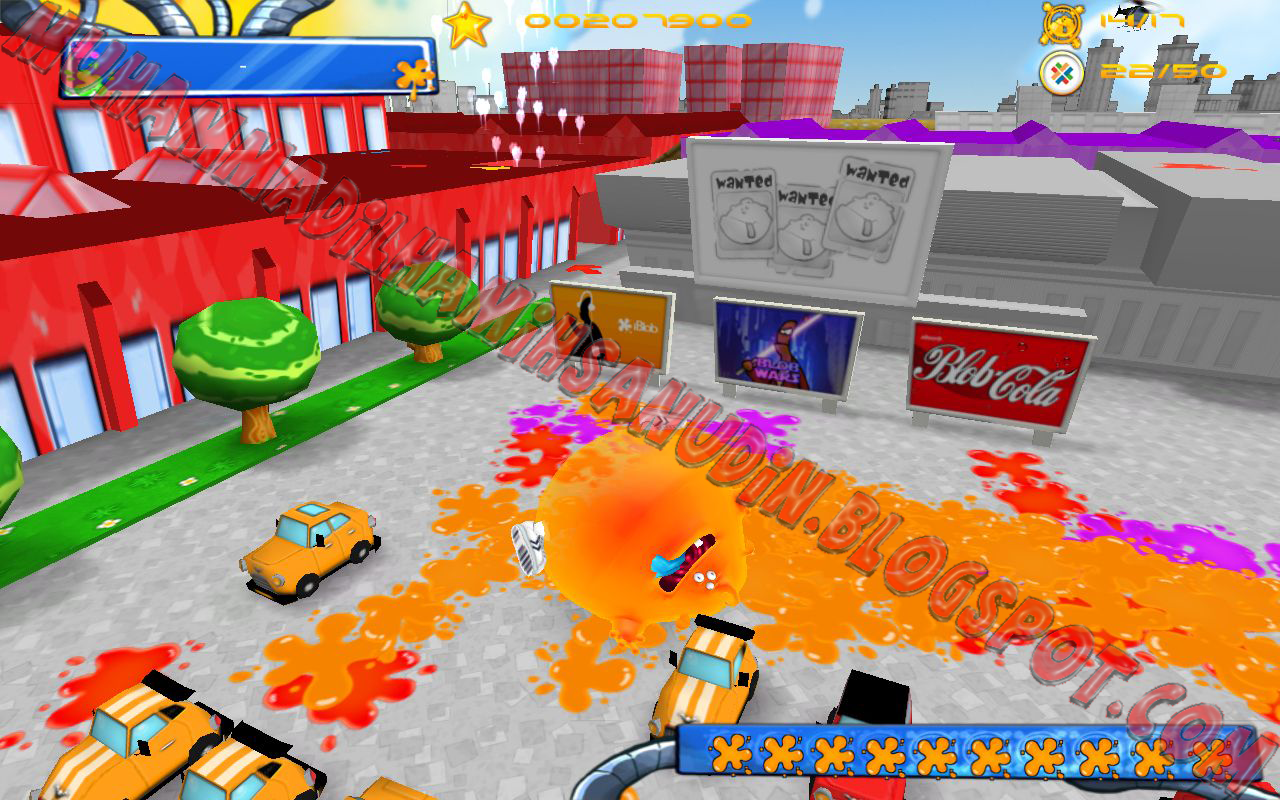Click the colorful pinwheel collectible icon
Screen dimensions: 1280x800
(x=1063, y=72)
